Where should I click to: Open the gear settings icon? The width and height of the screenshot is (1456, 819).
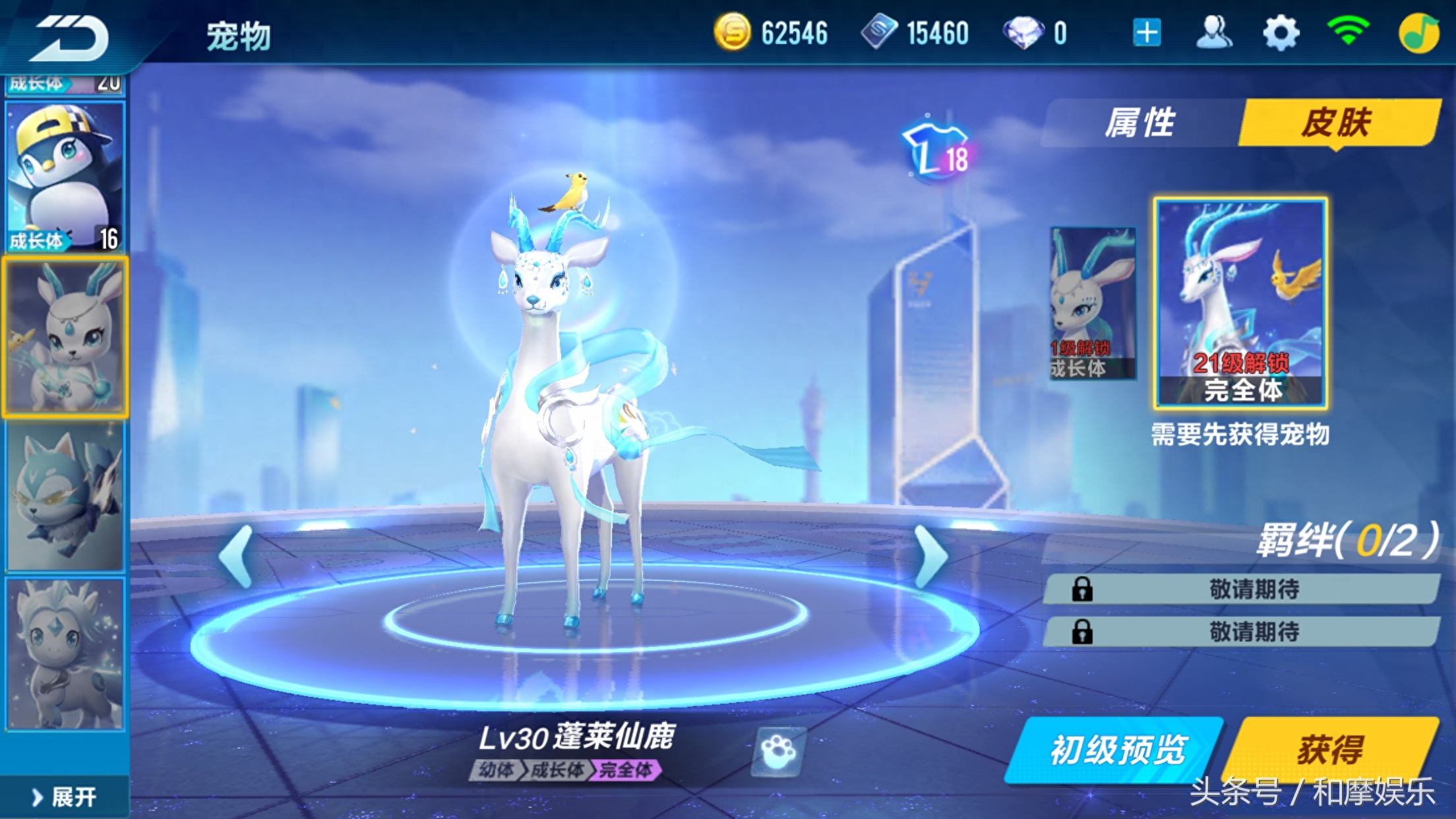pyautogui.click(x=1281, y=33)
